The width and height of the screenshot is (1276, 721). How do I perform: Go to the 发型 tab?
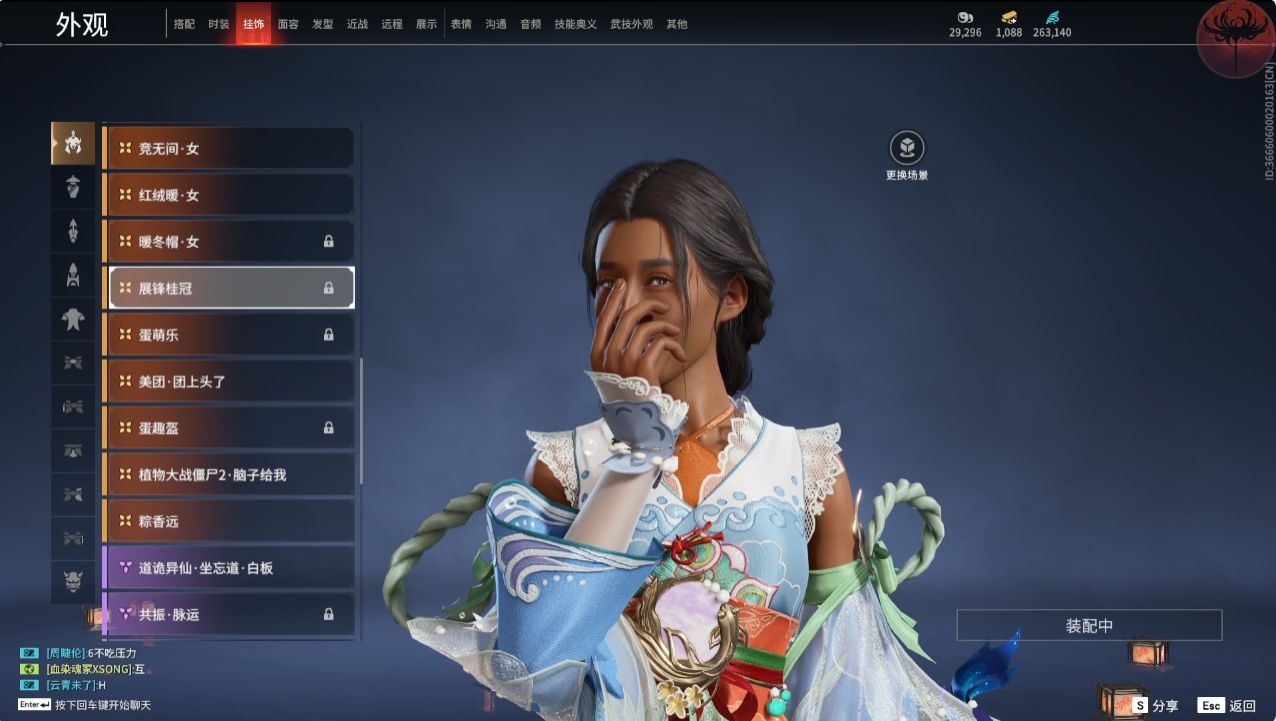(x=322, y=24)
